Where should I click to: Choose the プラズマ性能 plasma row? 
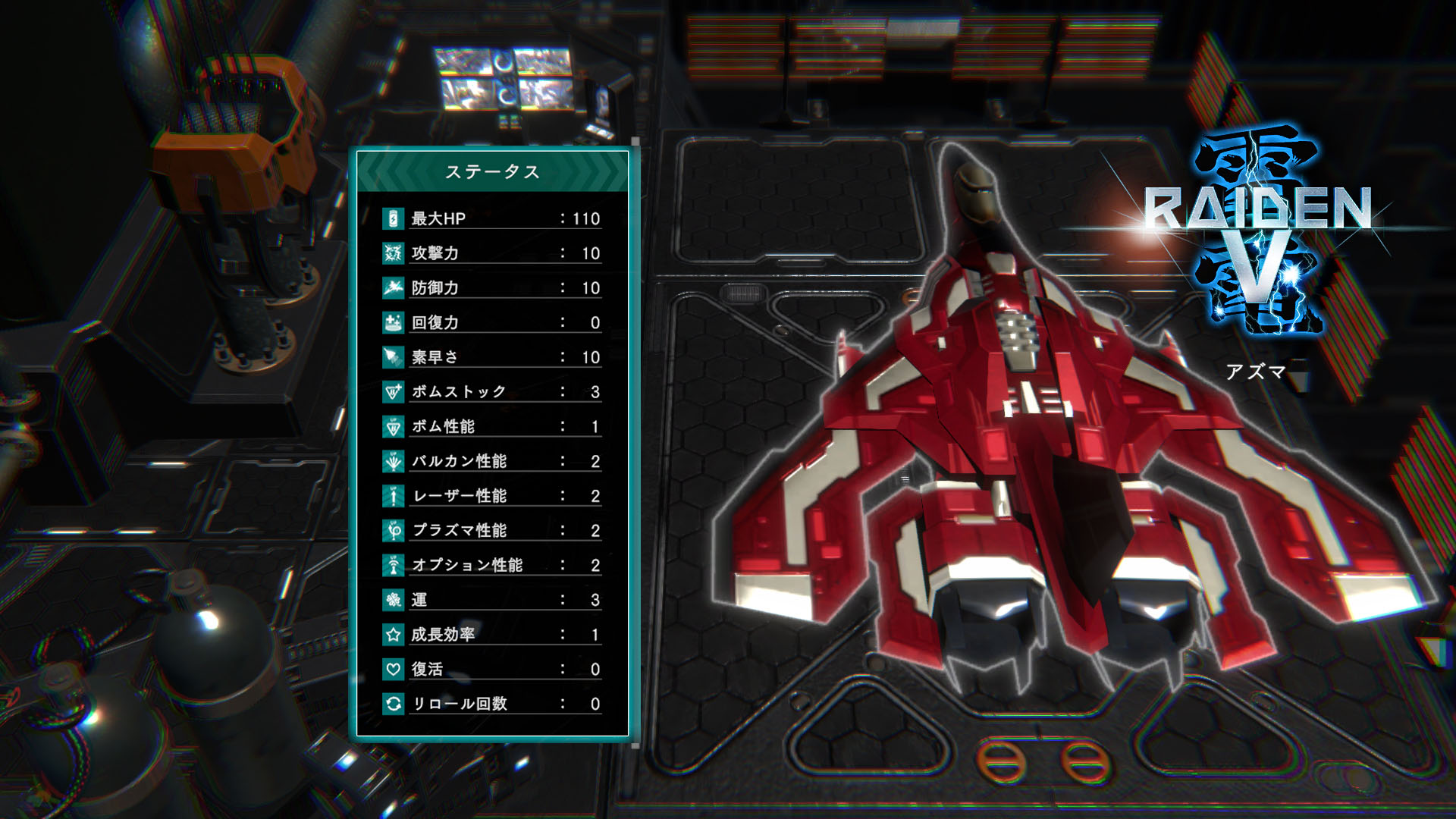point(492,530)
